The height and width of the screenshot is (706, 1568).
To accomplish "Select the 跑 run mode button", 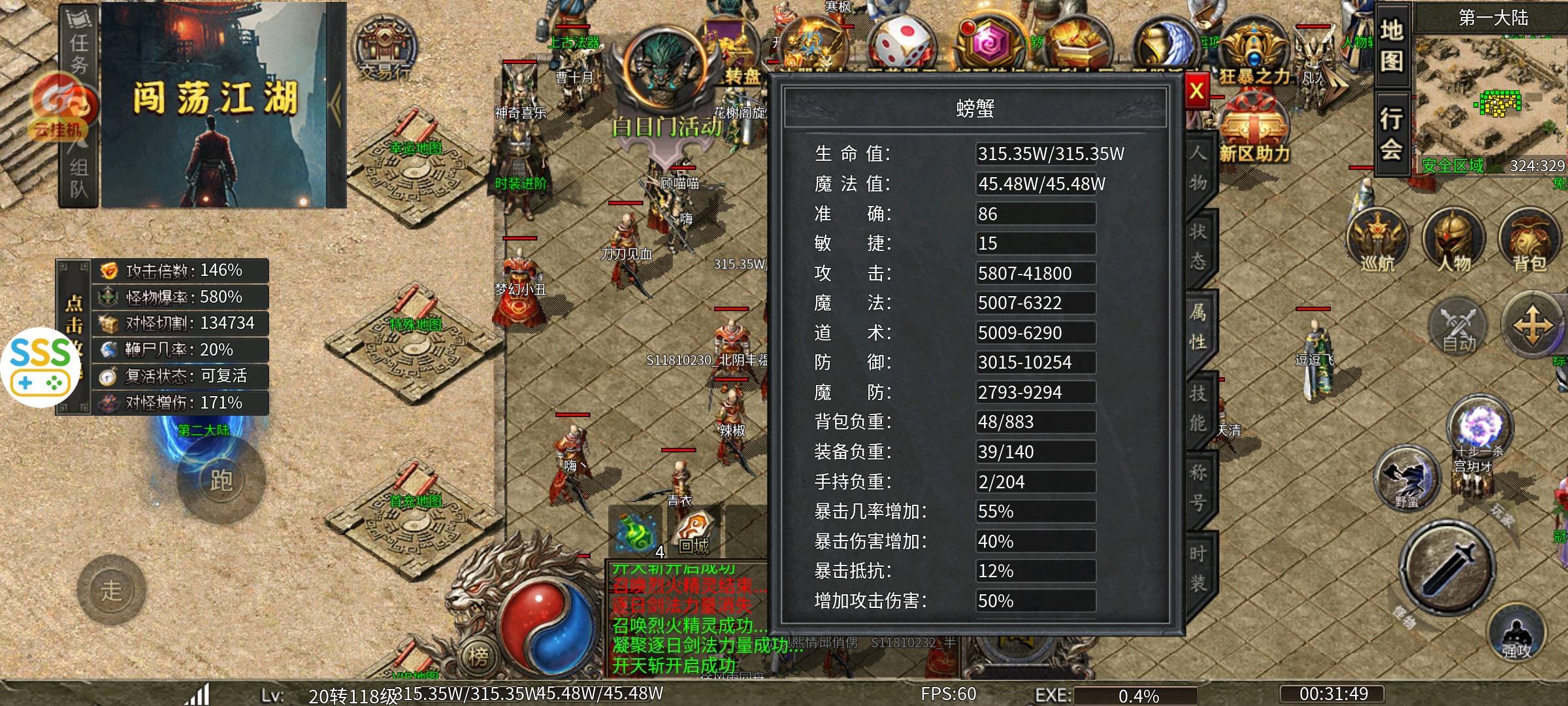I will pyautogui.click(x=221, y=480).
